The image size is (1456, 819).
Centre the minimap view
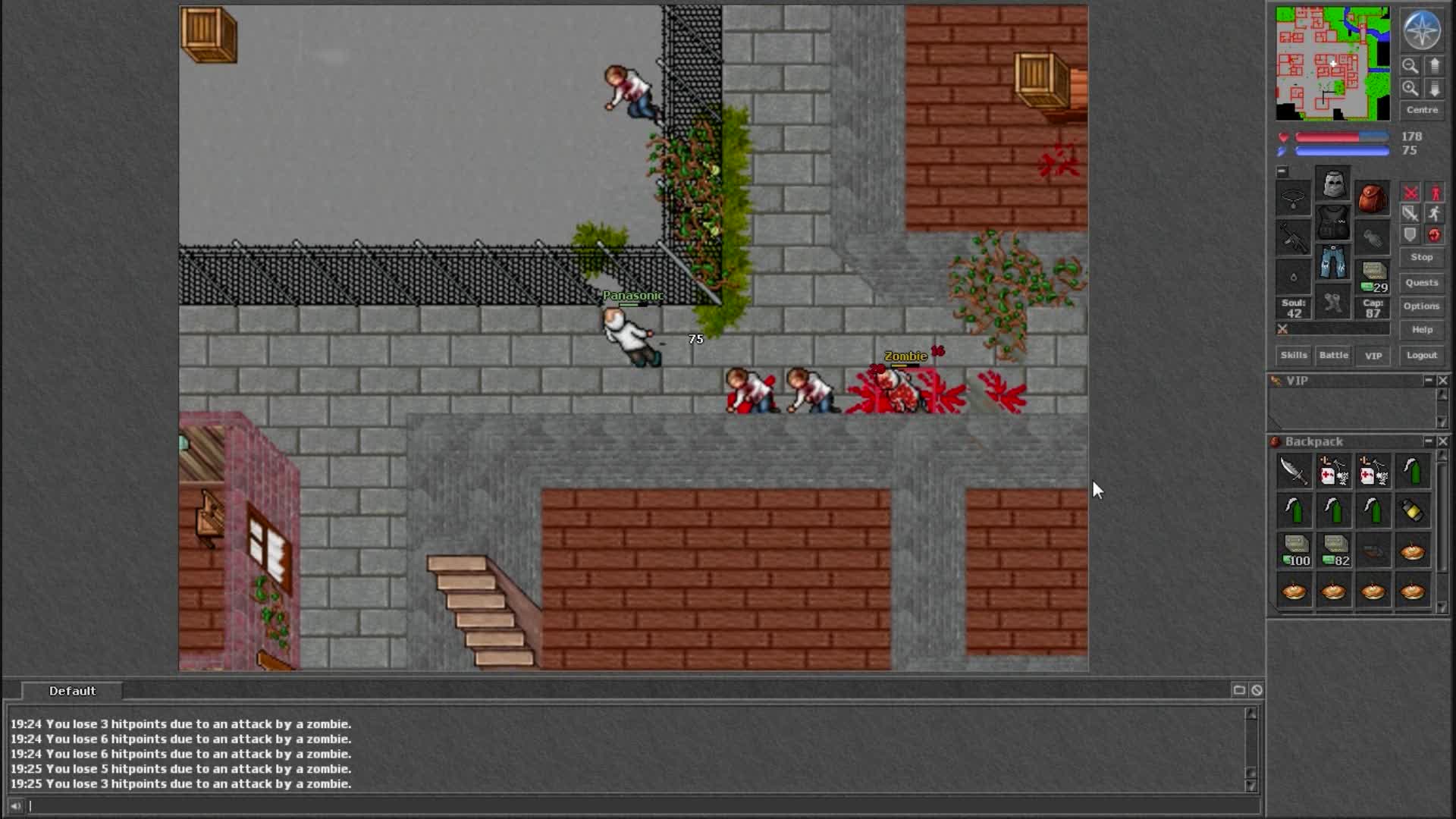pyautogui.click(x=1421, y=110)
